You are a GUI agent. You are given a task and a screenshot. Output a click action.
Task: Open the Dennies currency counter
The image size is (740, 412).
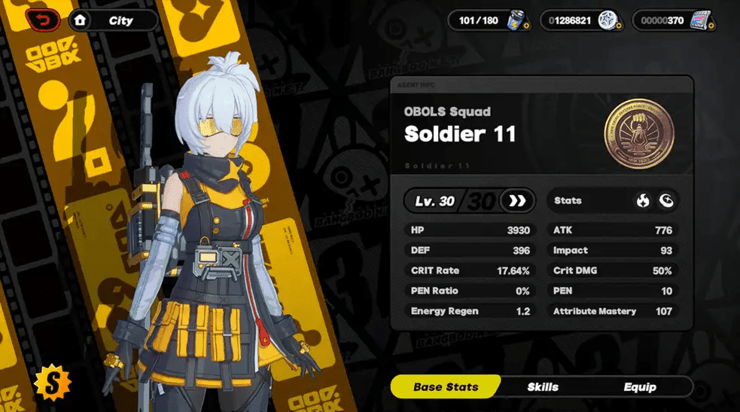pyautogui.click(x=580, y=20)
